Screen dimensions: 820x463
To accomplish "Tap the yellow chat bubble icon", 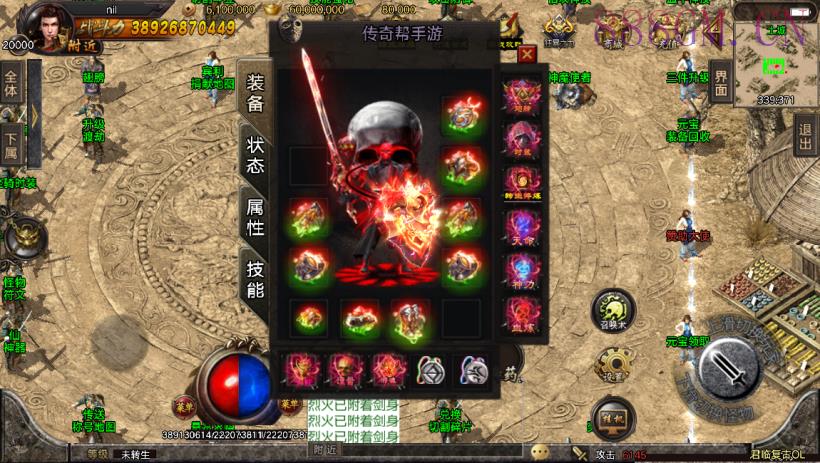I will (541, 451).
